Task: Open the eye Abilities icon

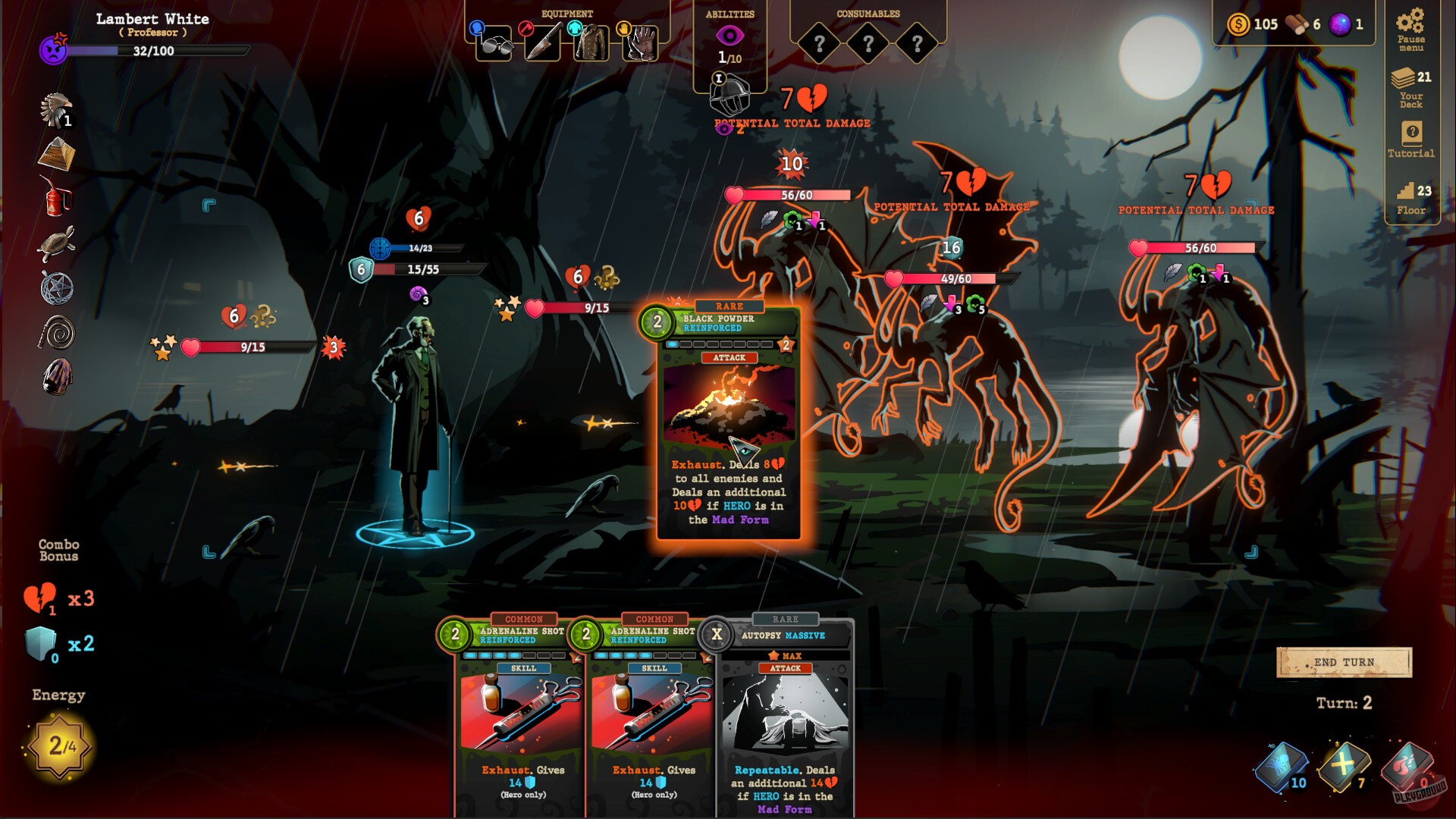Action: (x=732, y=34)
